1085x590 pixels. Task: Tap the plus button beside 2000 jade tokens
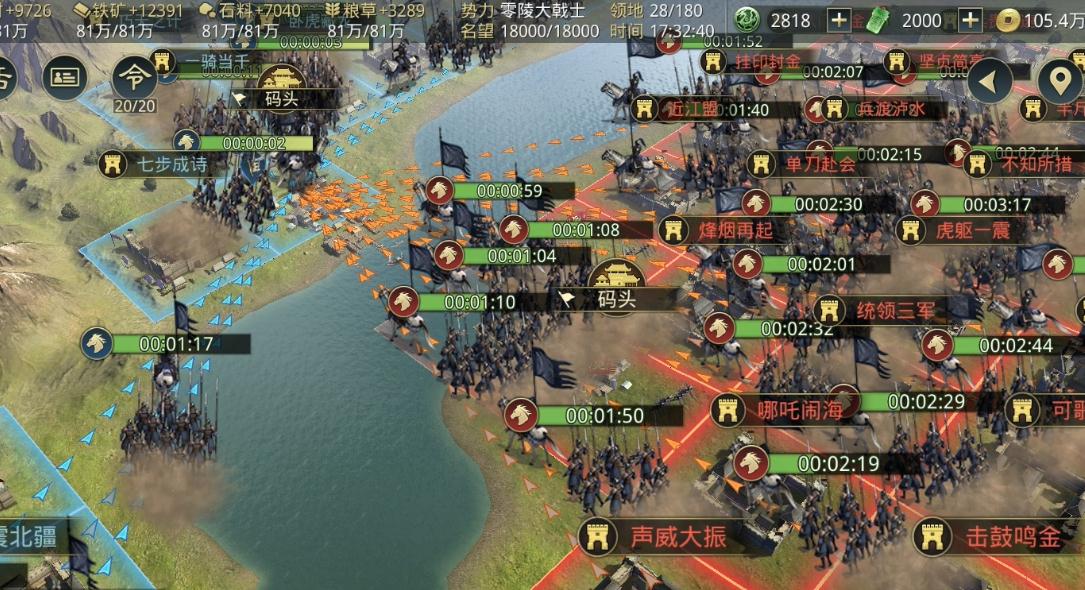(x=970, y=20)
